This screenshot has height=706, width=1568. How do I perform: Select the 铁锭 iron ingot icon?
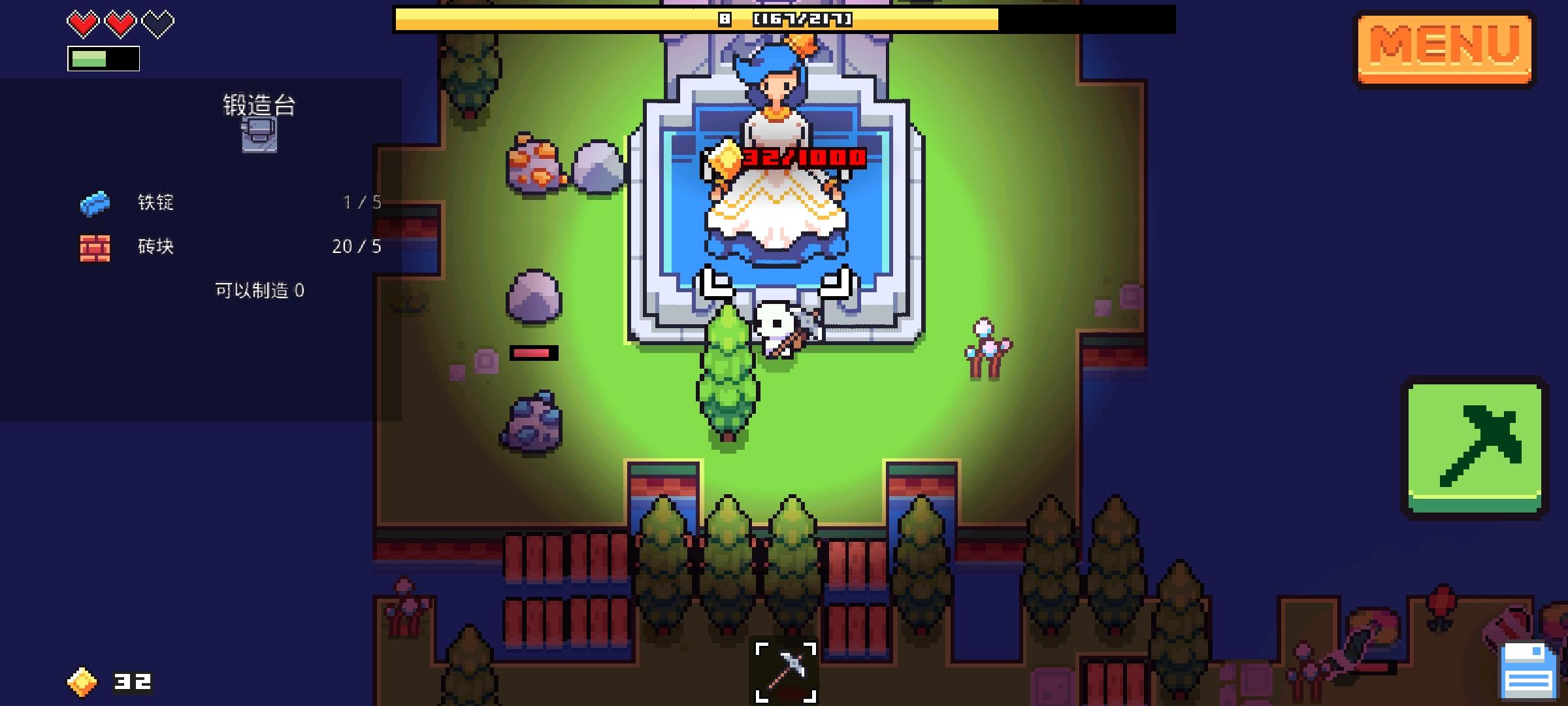coord(93,203)
